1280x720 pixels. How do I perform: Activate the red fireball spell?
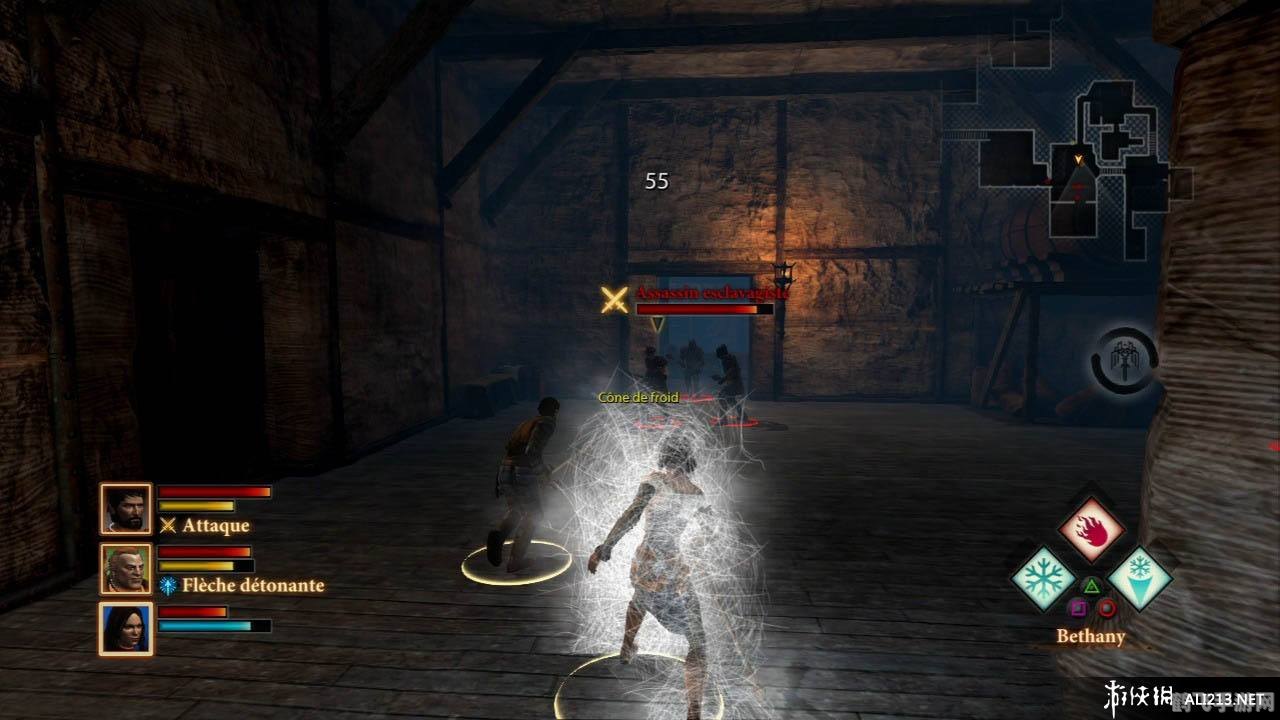1091,531
